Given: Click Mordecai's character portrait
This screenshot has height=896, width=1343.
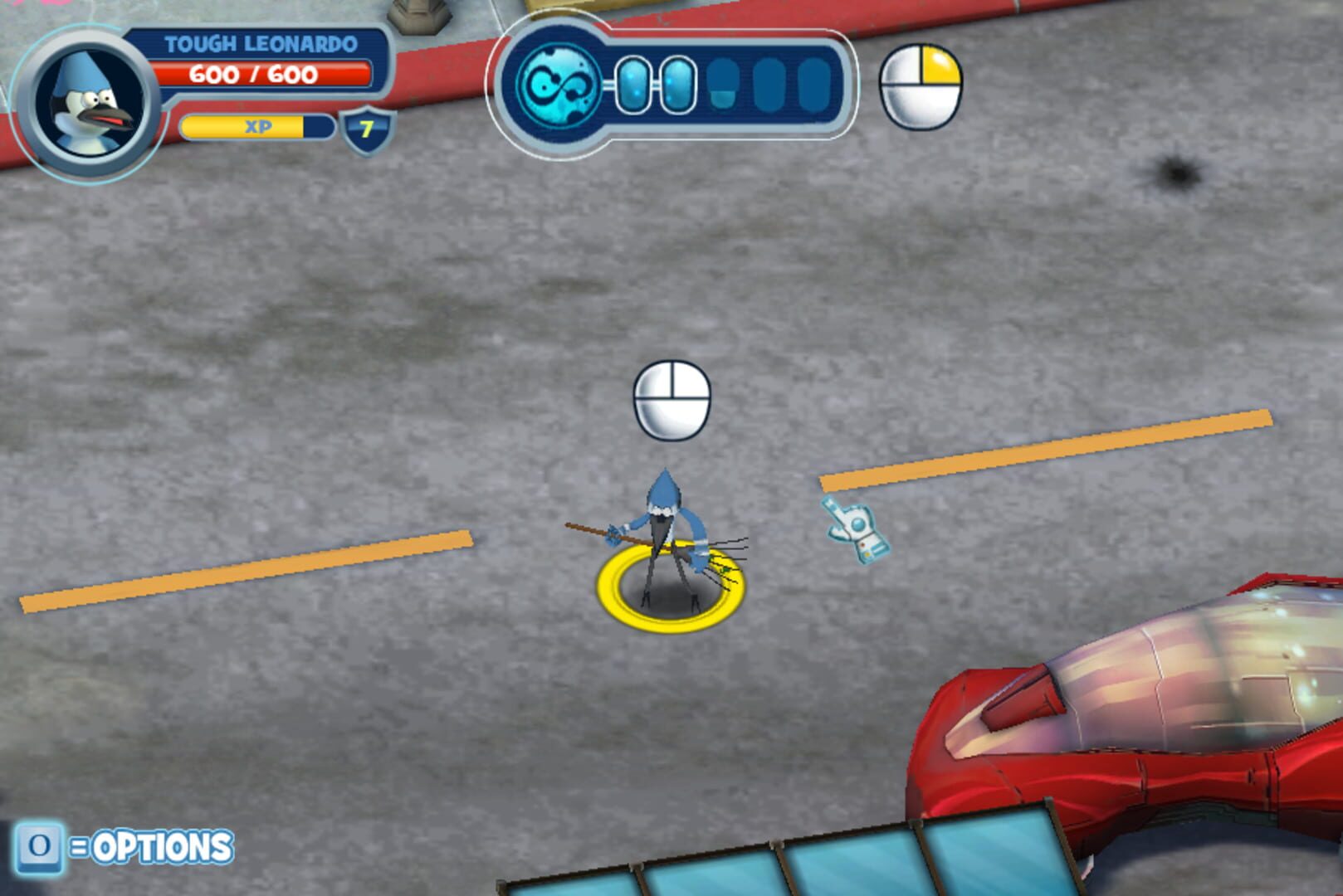Looking at the screenshot, I should point(89,105).
